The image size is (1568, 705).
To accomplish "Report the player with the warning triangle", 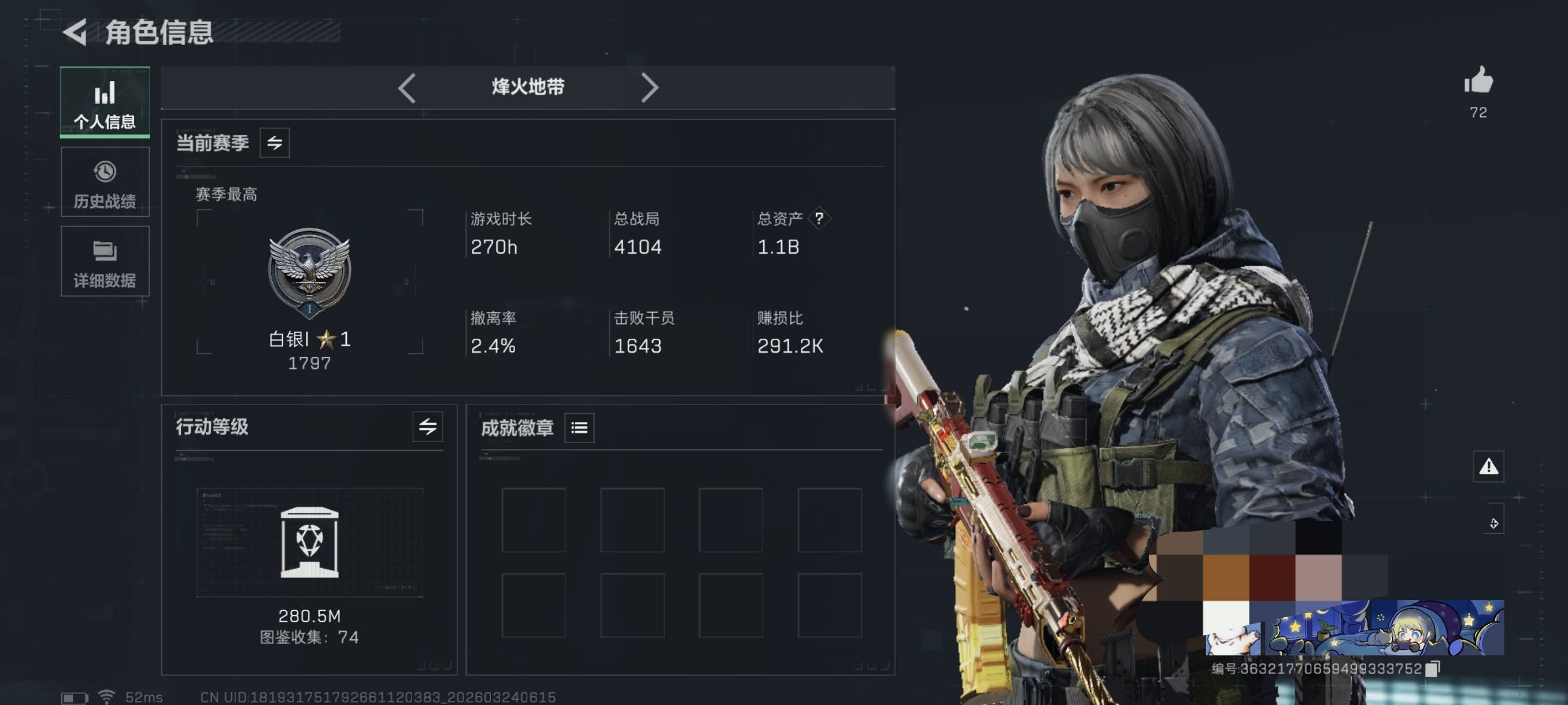I will point(1488,466).
